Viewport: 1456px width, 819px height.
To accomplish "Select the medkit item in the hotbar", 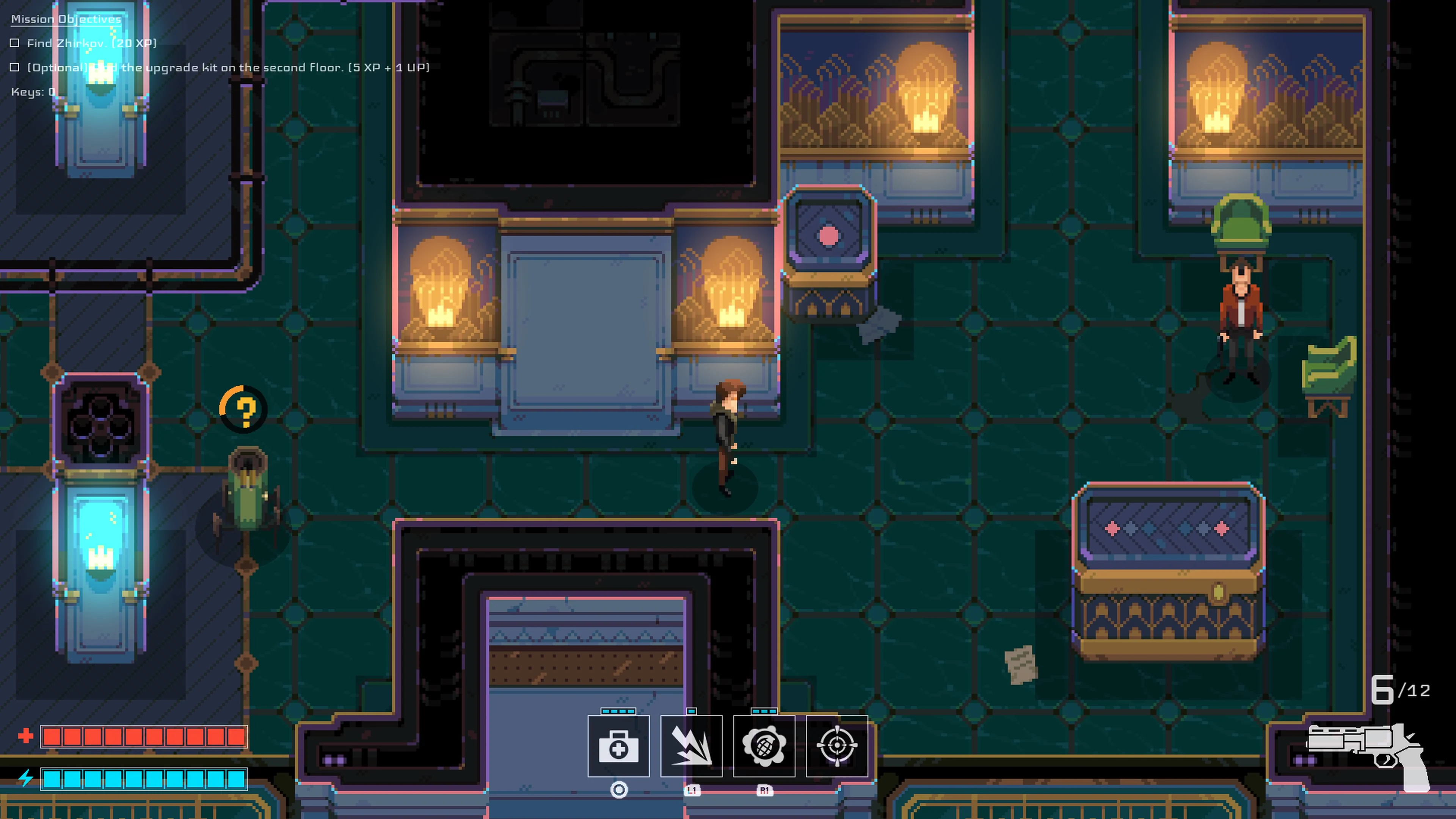I will coord(618,746).
